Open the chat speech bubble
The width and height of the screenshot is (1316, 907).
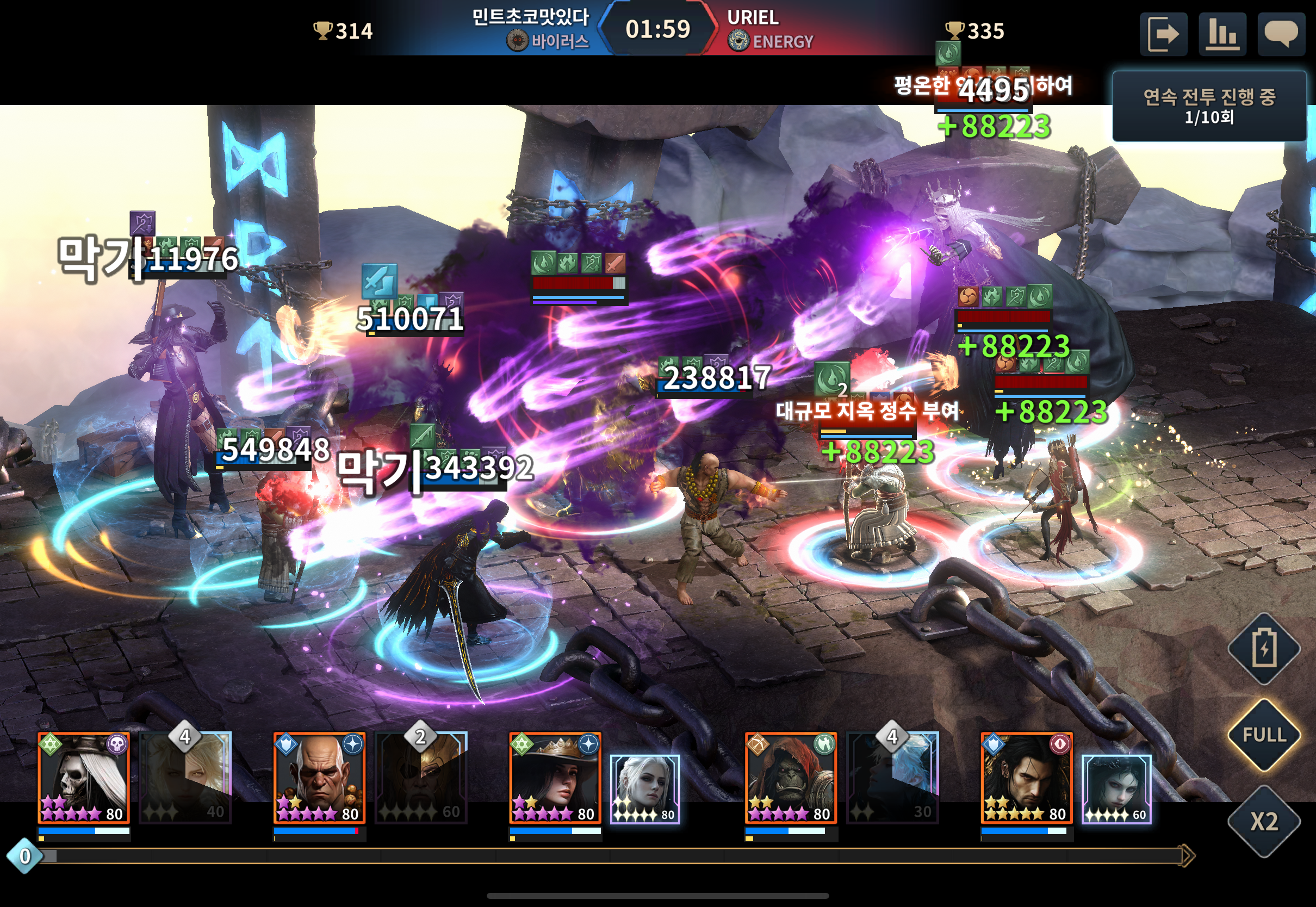coord(1281,34)
